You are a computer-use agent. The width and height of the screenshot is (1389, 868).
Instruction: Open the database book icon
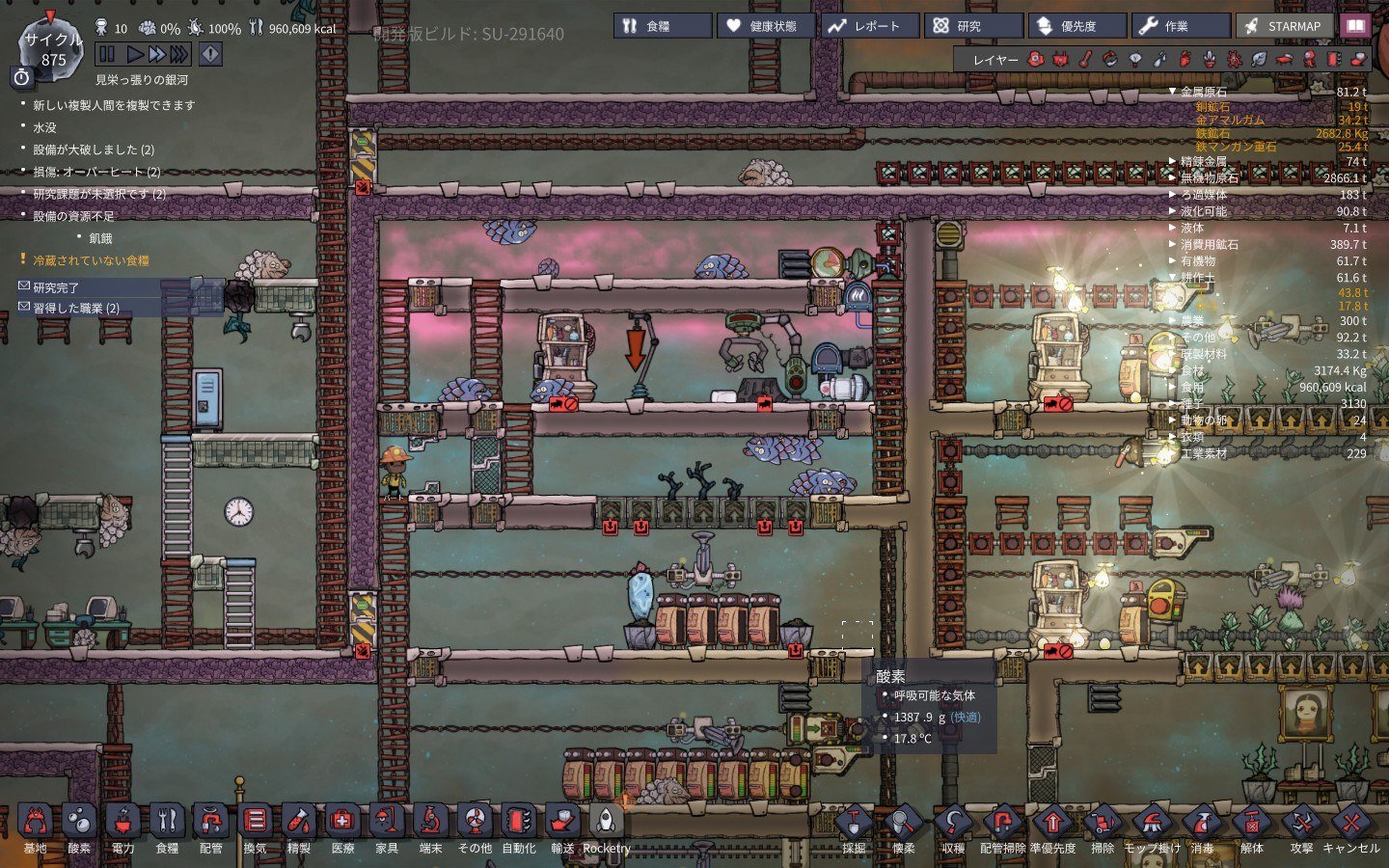click(1355, 26)
